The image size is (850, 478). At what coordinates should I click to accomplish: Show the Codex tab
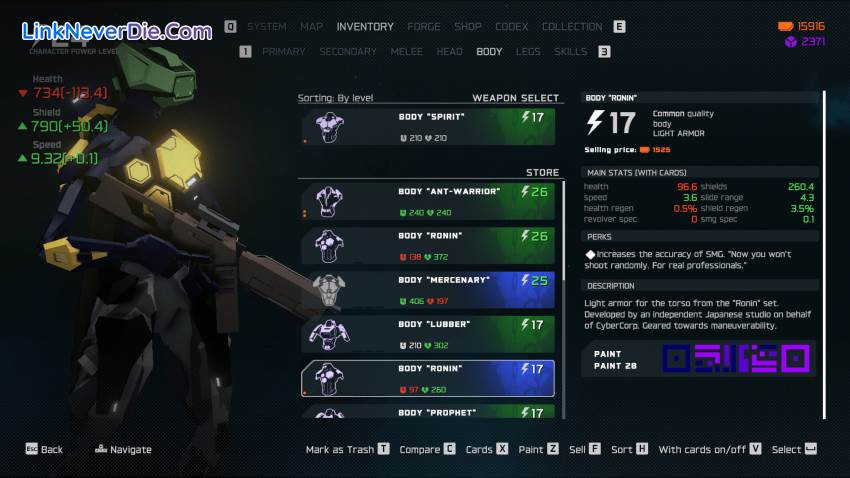(x=512, y=27)
